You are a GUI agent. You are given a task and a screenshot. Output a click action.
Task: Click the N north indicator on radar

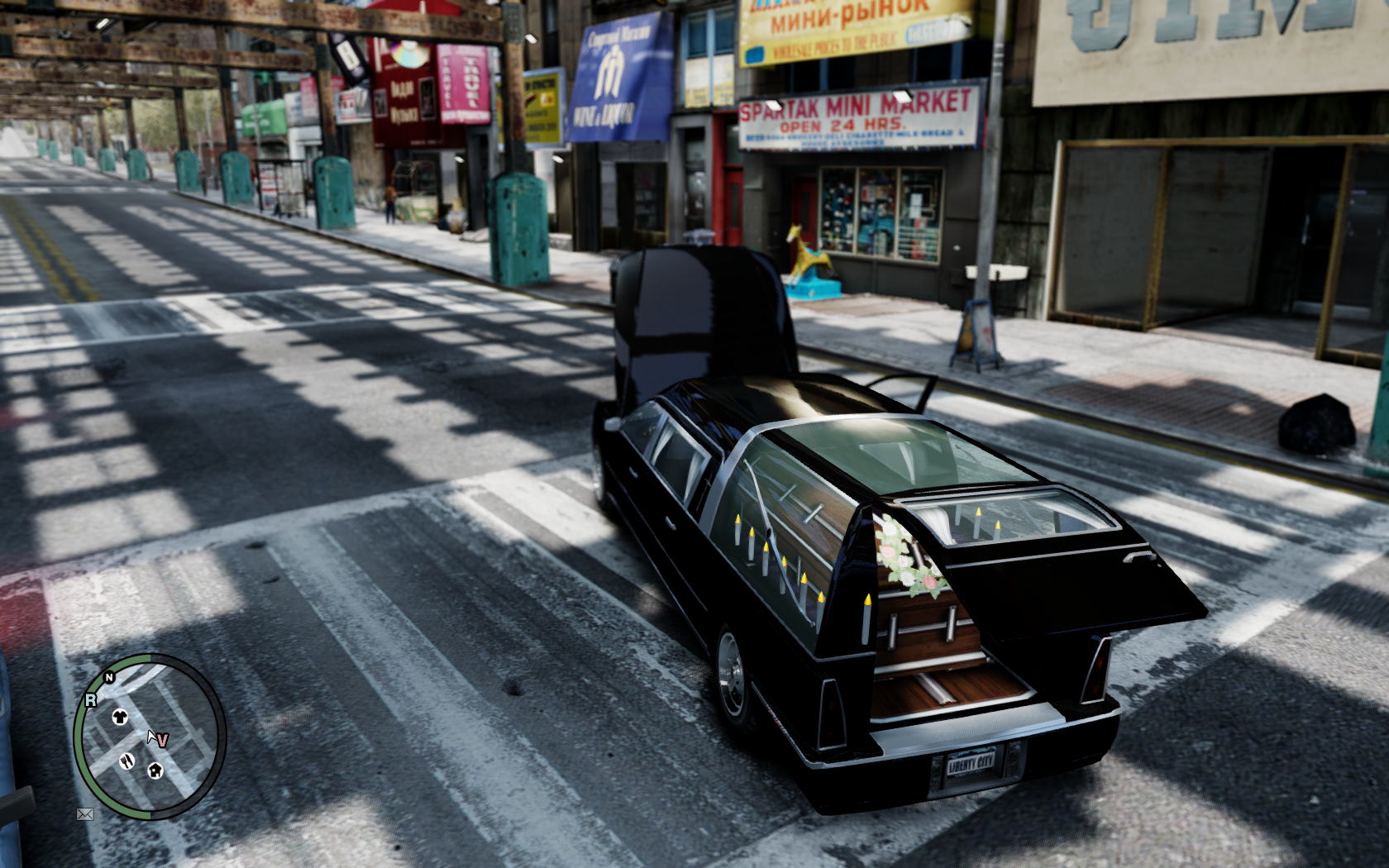pos(108,678)
